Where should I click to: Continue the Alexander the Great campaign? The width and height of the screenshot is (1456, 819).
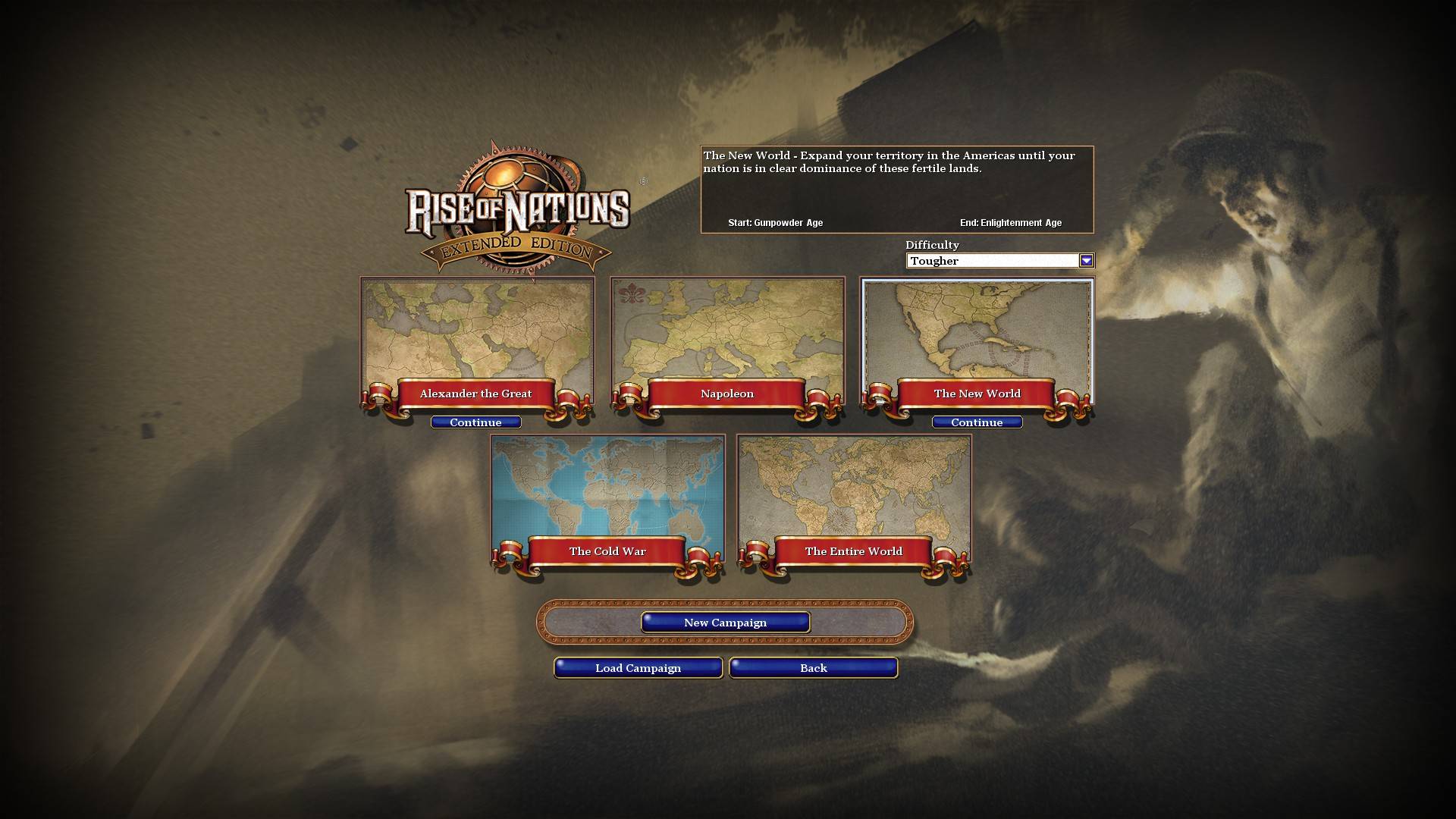tap(476, 422)
